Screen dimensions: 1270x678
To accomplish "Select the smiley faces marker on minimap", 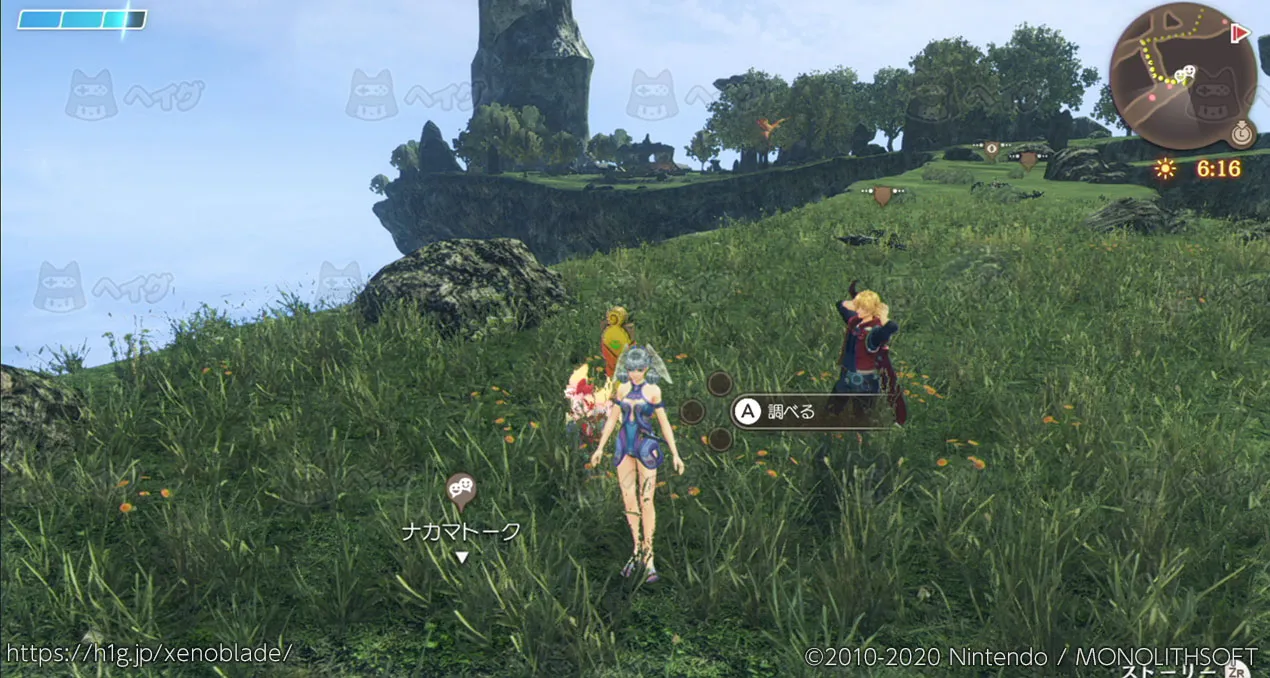I will click(x=1187, y=73).
